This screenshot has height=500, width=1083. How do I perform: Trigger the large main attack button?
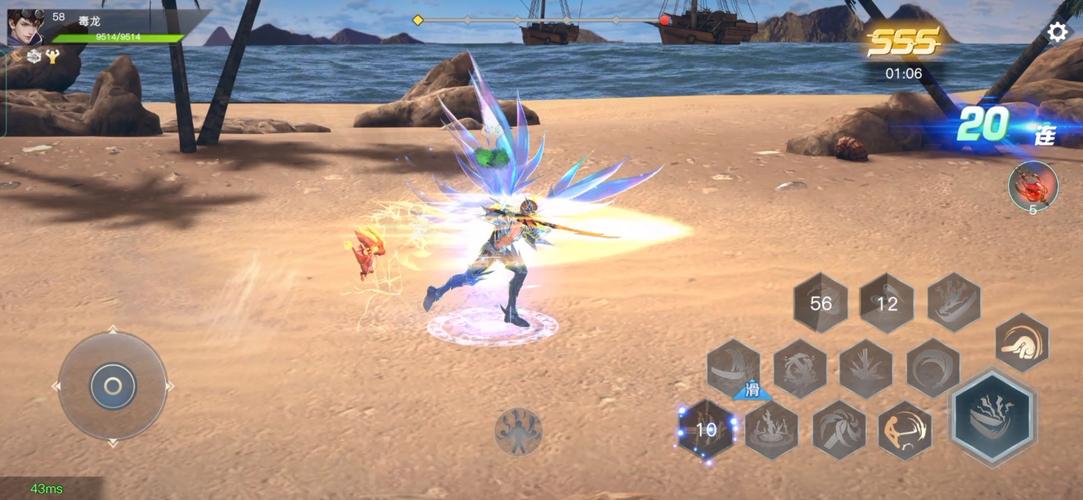click(x=992, y=417)
